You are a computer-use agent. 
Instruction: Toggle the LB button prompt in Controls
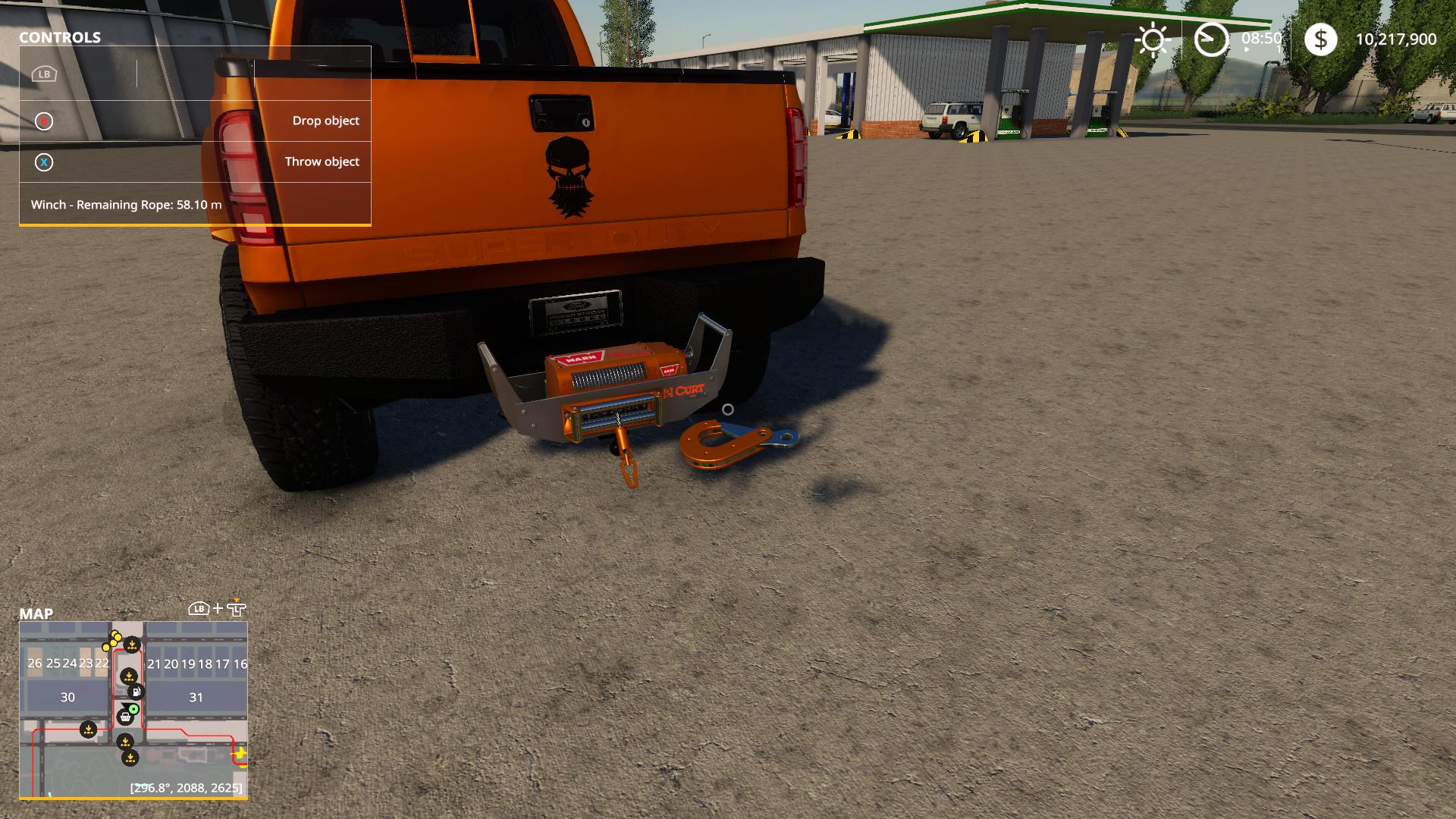[x=44, y=75]
